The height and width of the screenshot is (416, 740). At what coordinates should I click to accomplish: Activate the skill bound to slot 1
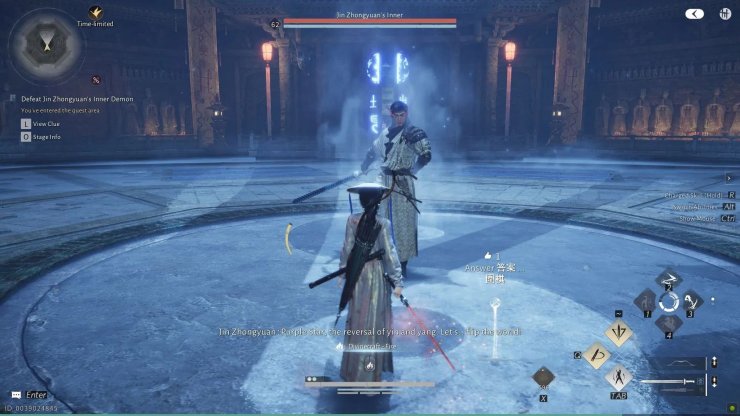tap(645, 301)
